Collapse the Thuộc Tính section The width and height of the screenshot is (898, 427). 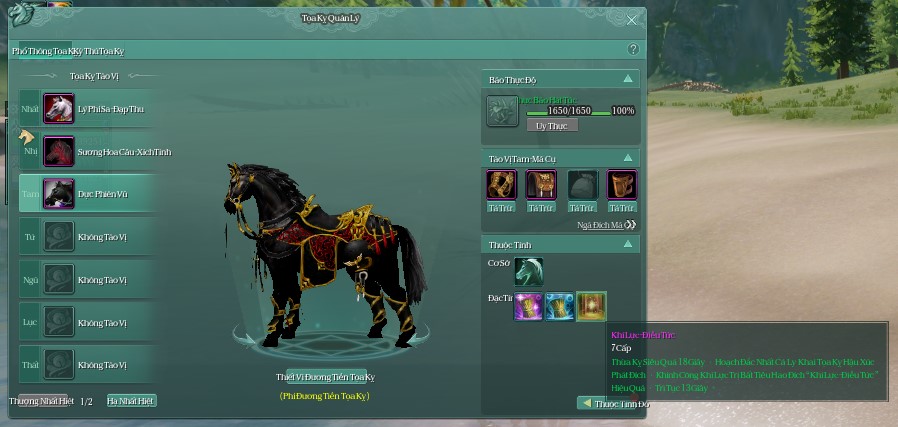[x=628, y=244]
